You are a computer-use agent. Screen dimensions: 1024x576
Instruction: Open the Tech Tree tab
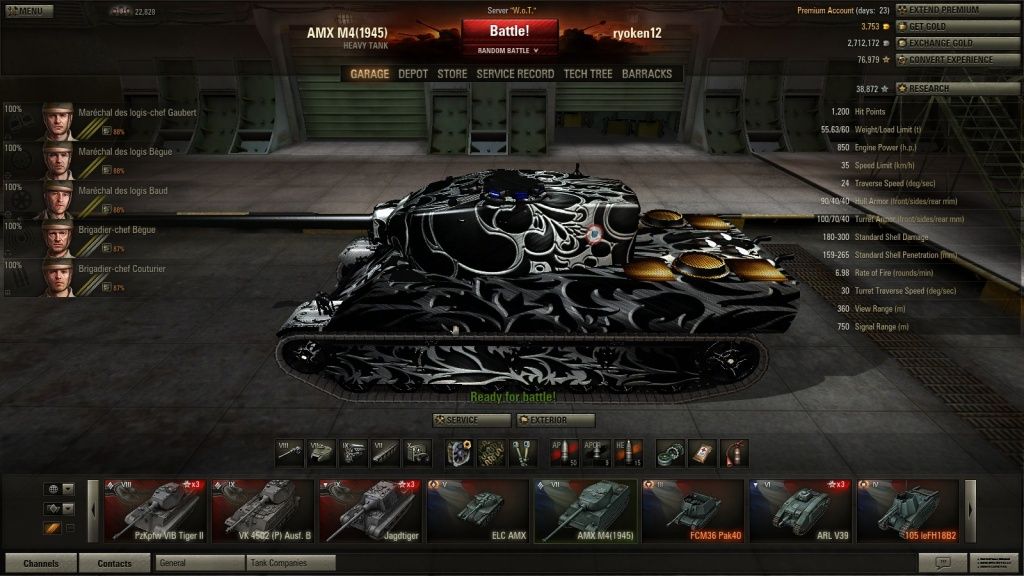[588, 74]
